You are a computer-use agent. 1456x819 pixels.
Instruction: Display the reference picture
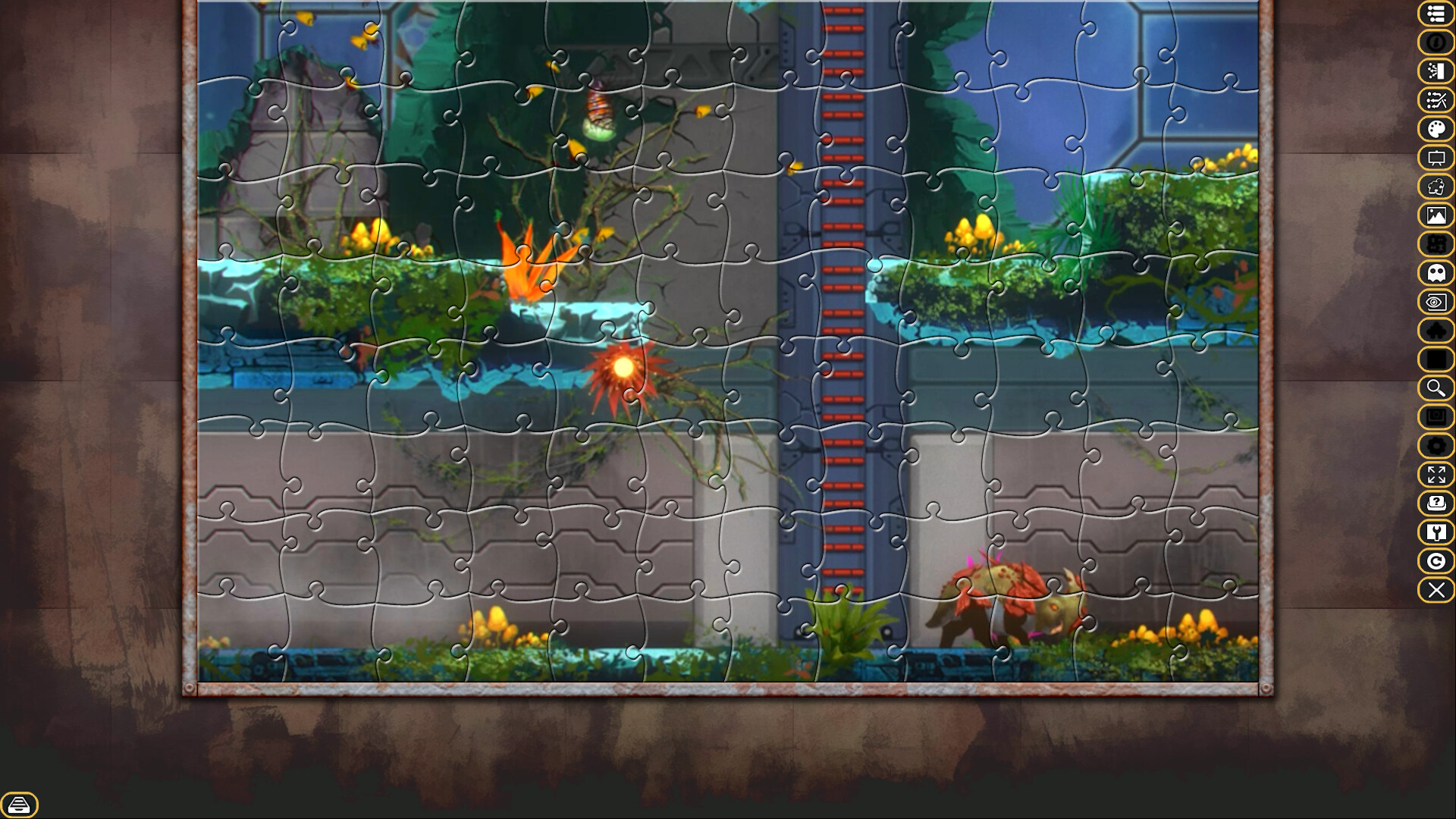click(x=1436, y=216)
